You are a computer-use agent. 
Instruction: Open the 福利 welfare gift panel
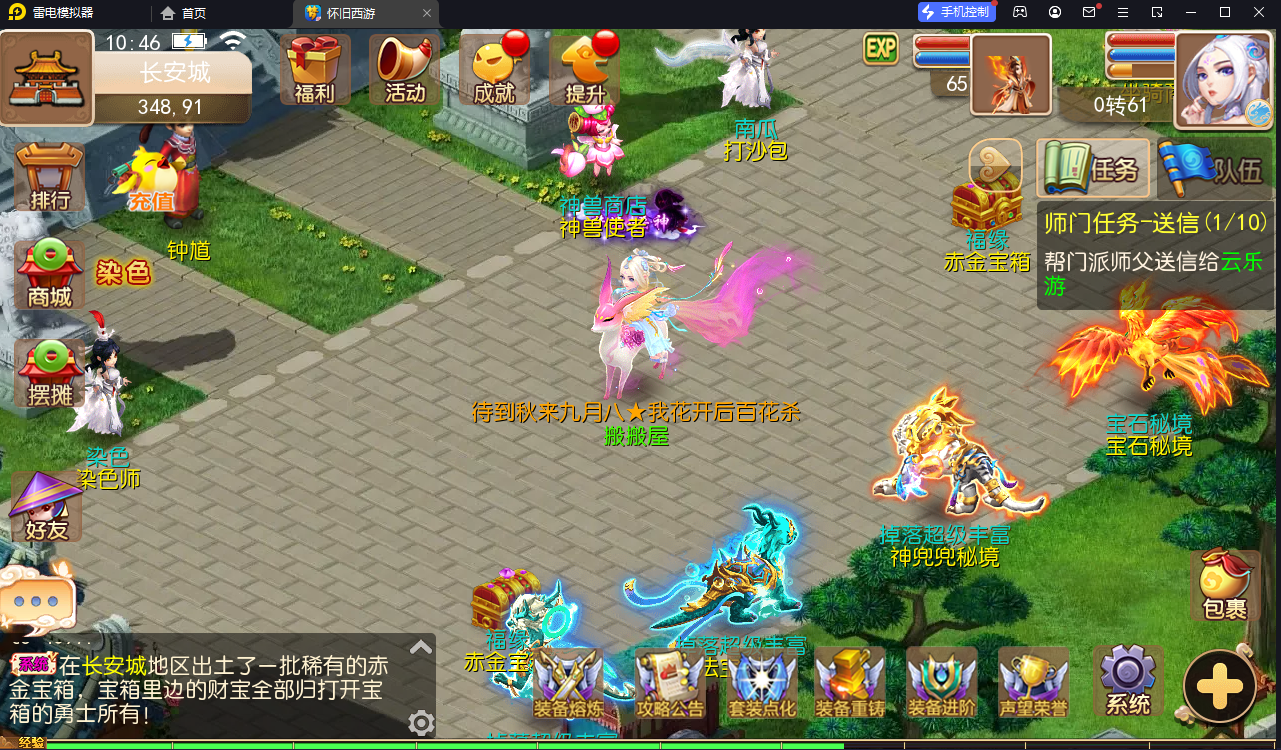click(314, 68)
